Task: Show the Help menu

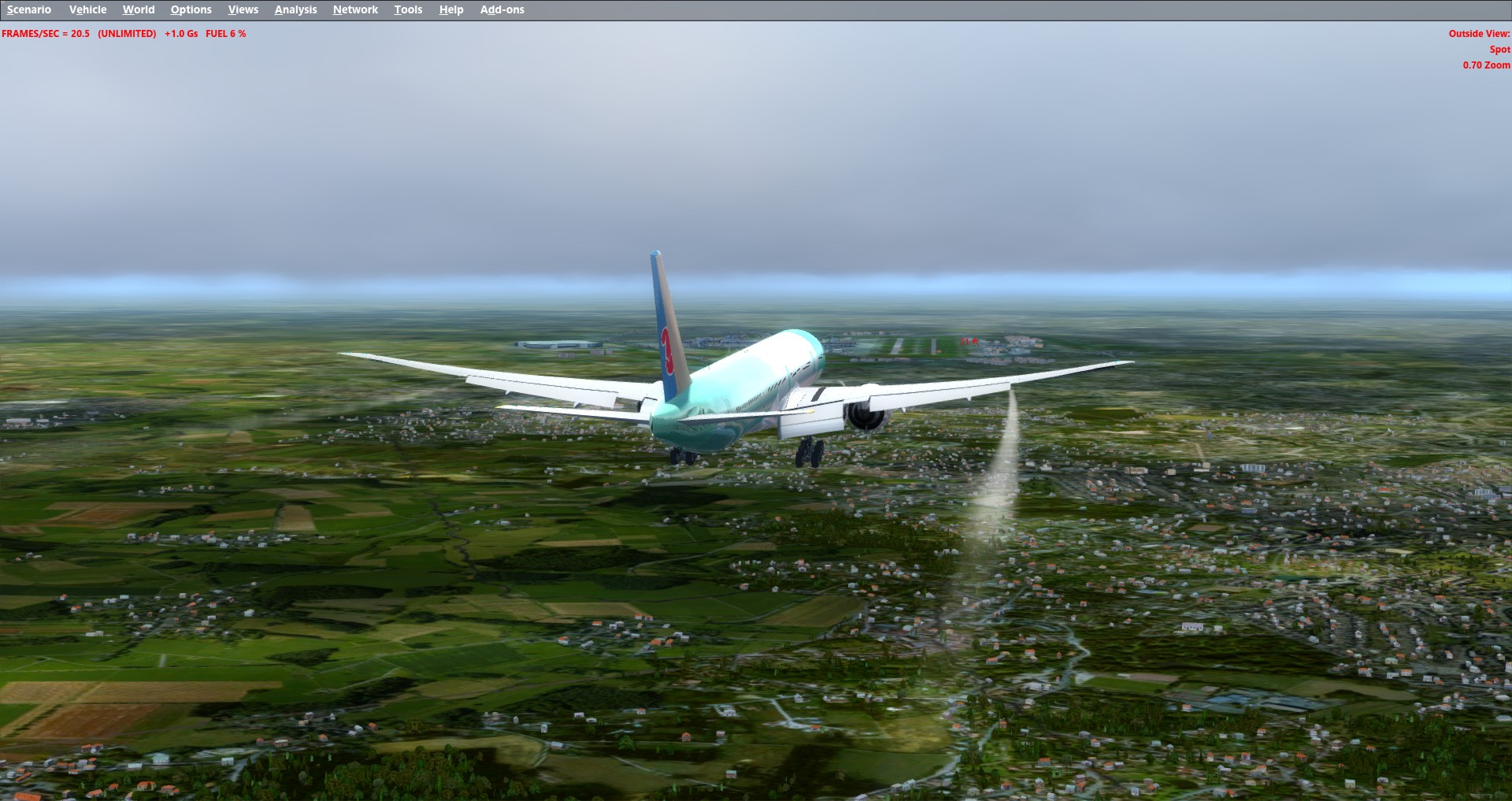Action: point(451,9)
